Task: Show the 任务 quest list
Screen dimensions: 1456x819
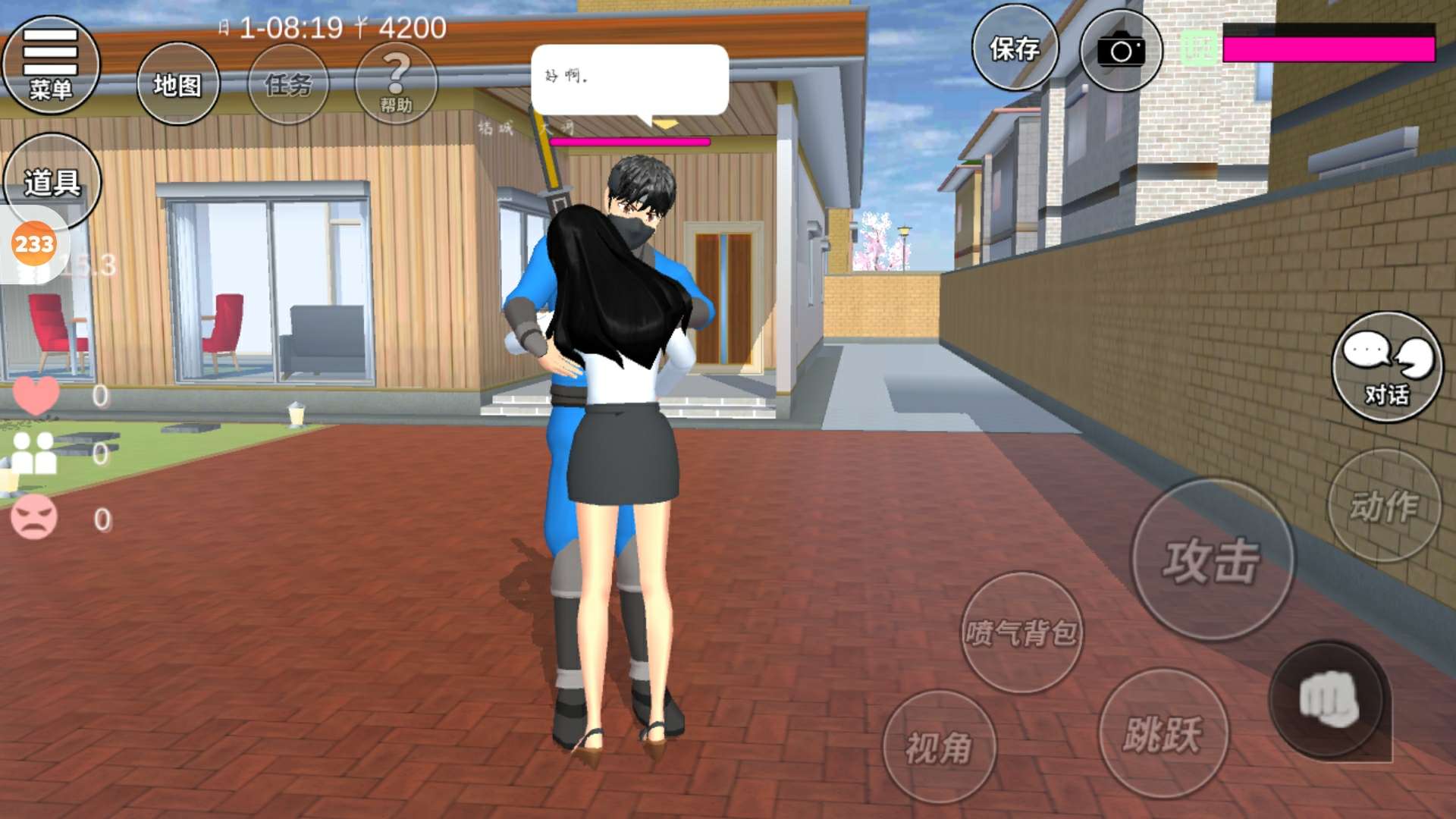Action: point(288,84)
